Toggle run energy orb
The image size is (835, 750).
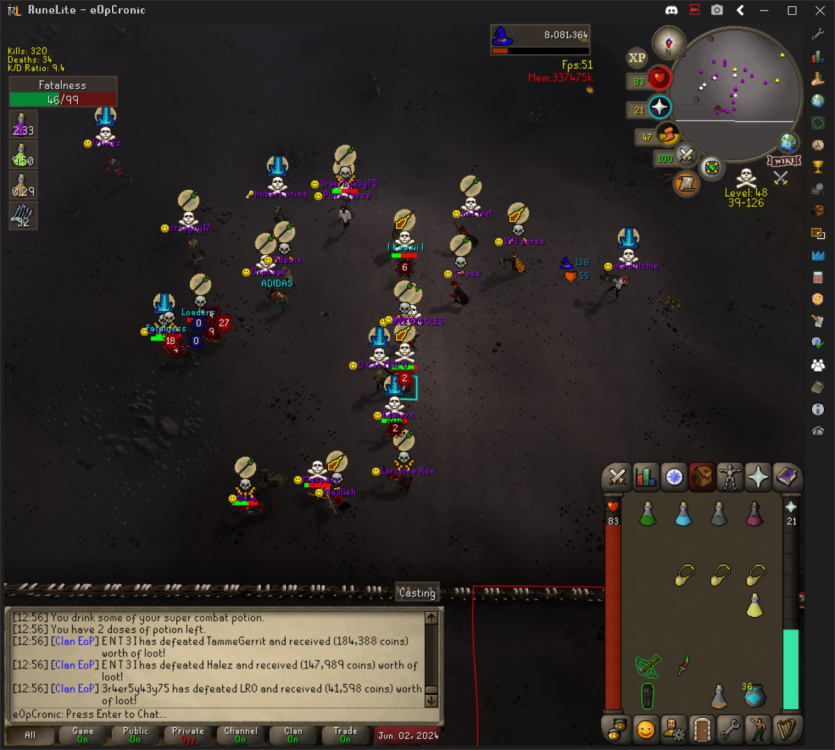pos(667,136)
